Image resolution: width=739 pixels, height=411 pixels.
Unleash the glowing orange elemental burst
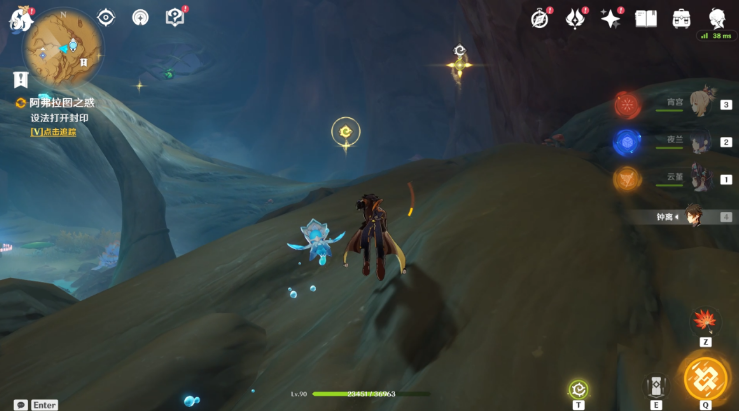[706, 379]
